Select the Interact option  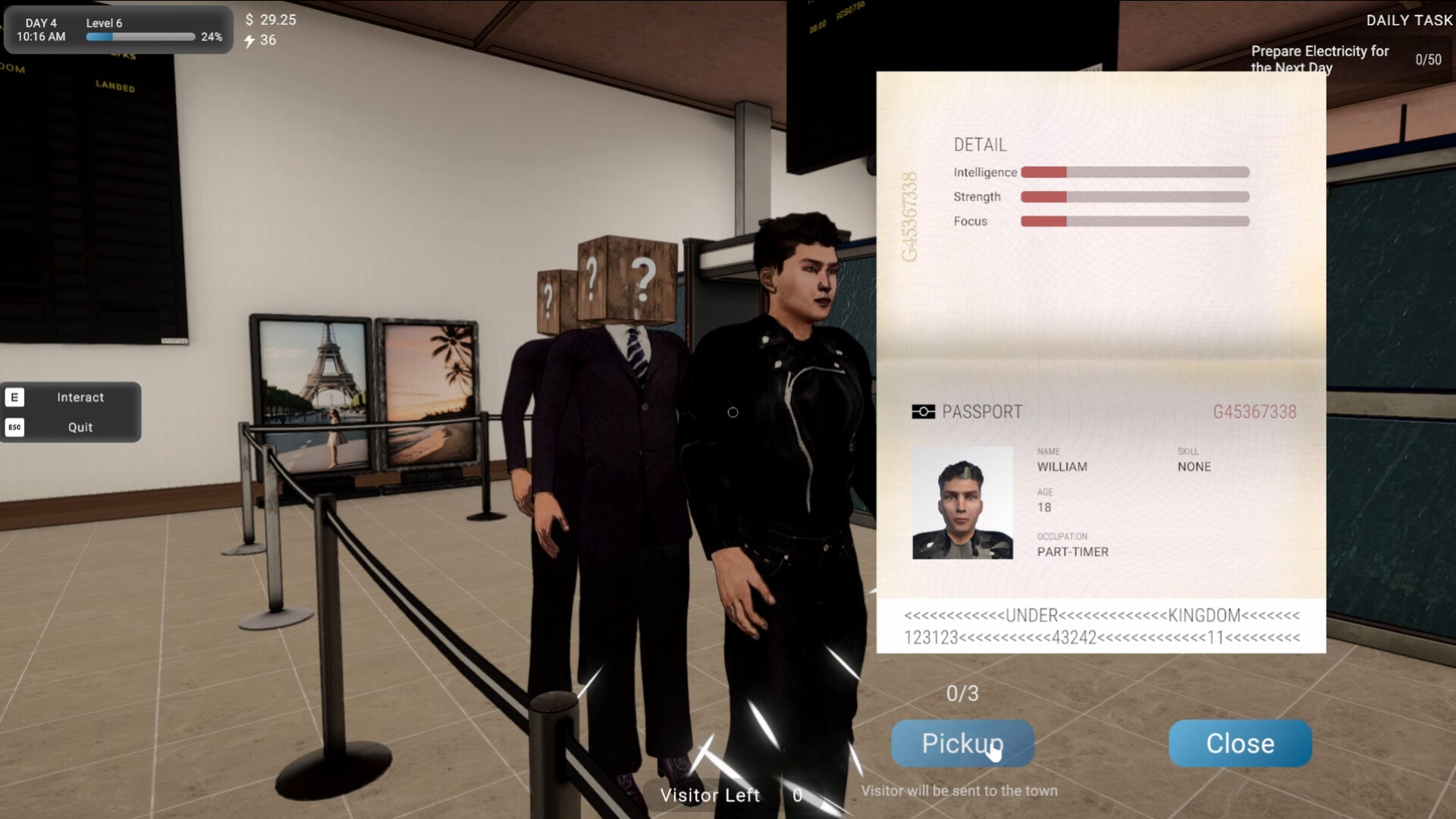80,397
